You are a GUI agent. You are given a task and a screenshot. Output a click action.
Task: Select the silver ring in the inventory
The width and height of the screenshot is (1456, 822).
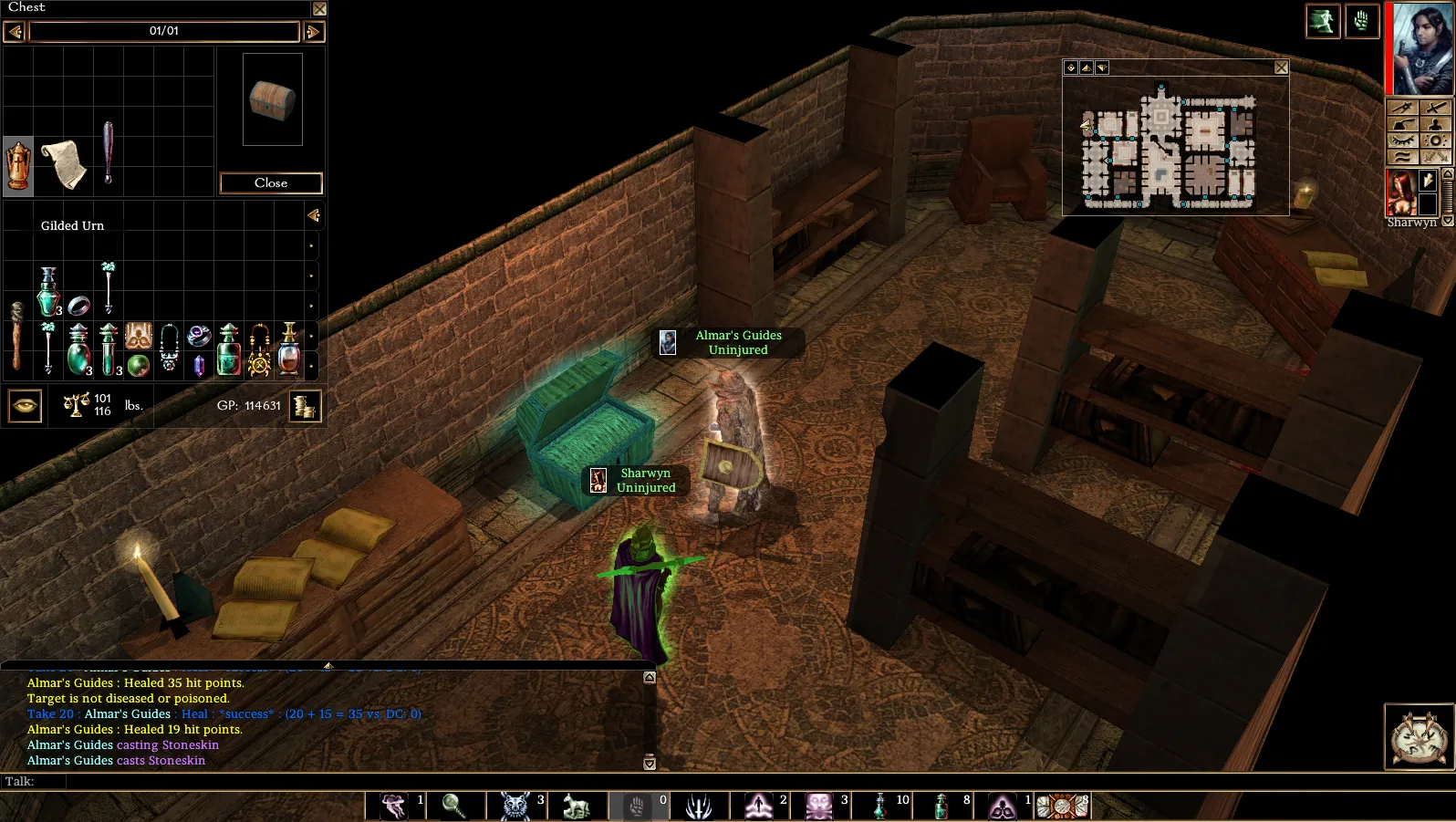click(78, 306)
